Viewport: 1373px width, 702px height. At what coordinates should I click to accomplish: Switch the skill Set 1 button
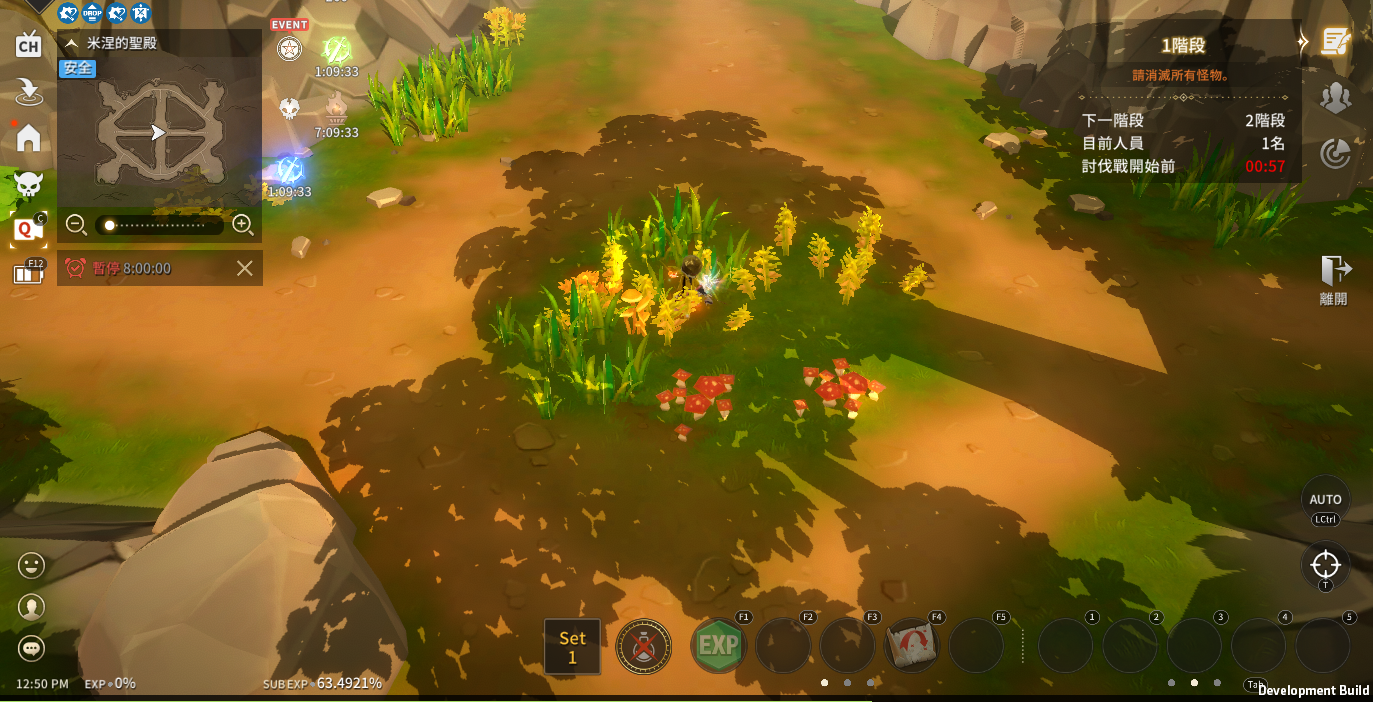[x=572, y=646]
